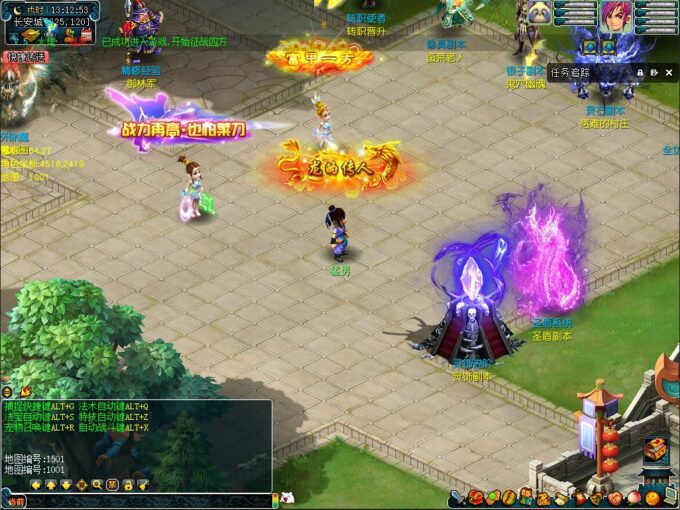This screenshot has height=510, width=680.
Task: Open the floating treasure chest shop icon
Action: [x=655, y=450]
